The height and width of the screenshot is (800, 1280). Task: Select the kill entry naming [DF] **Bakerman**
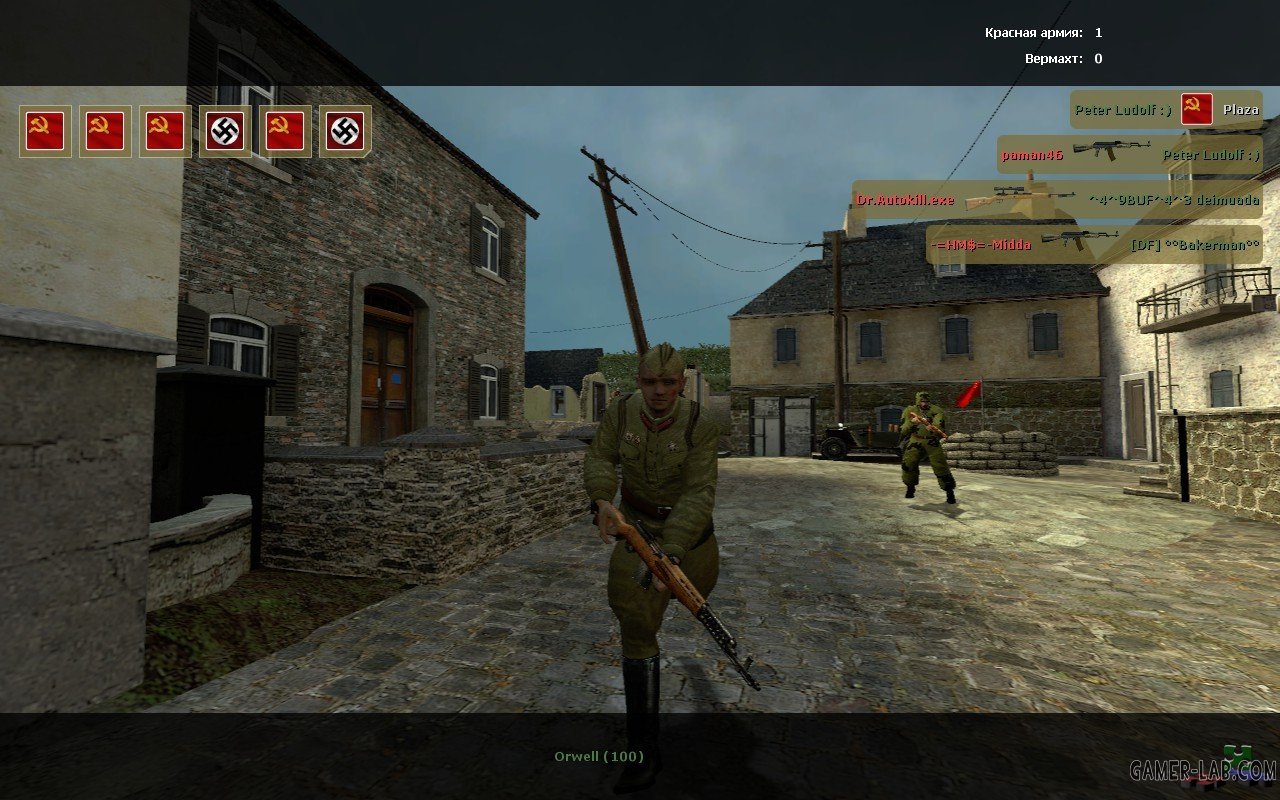[1094, 244]
